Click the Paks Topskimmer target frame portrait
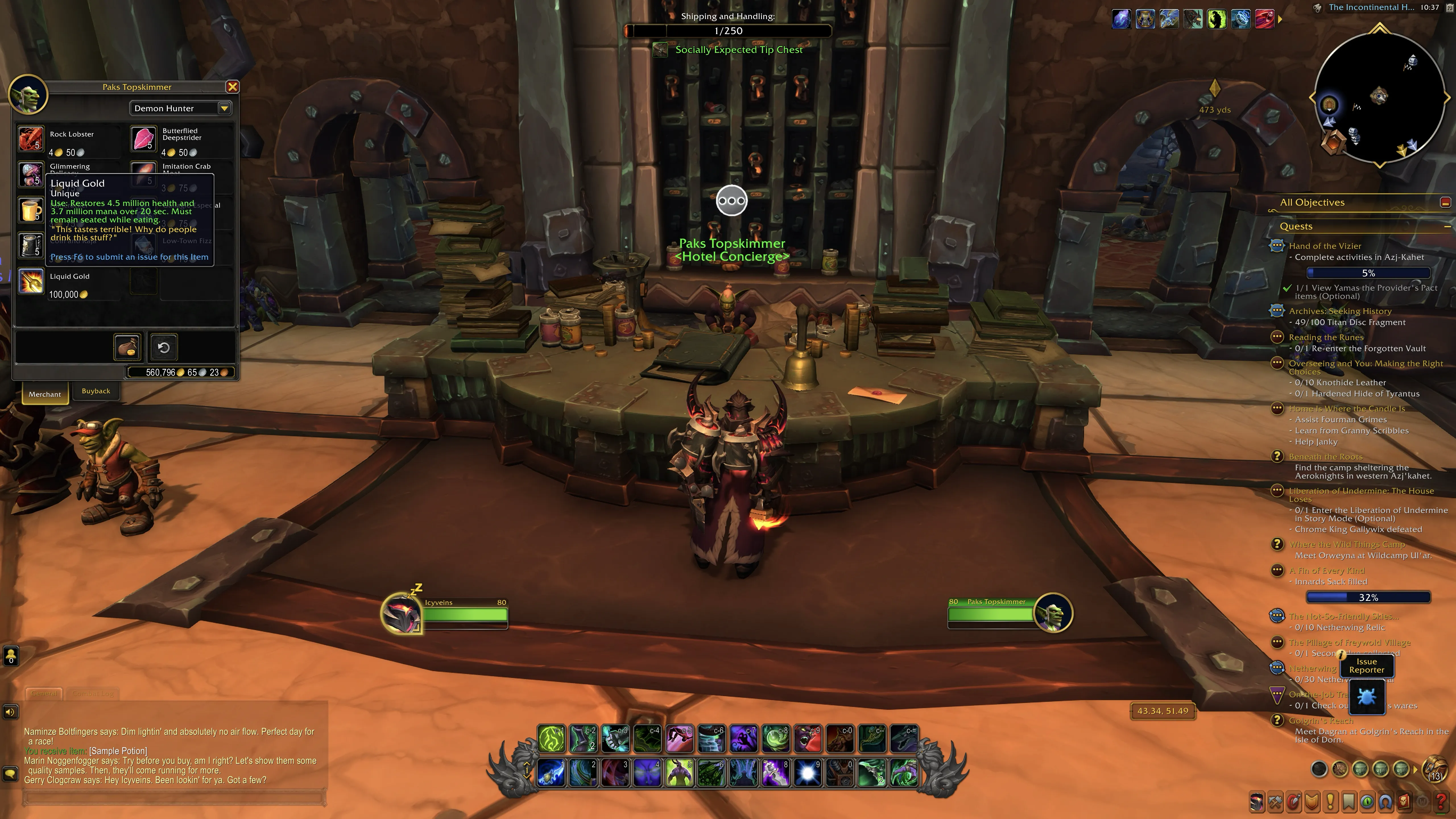The image size is (1456, 819). pos(1052,613)
